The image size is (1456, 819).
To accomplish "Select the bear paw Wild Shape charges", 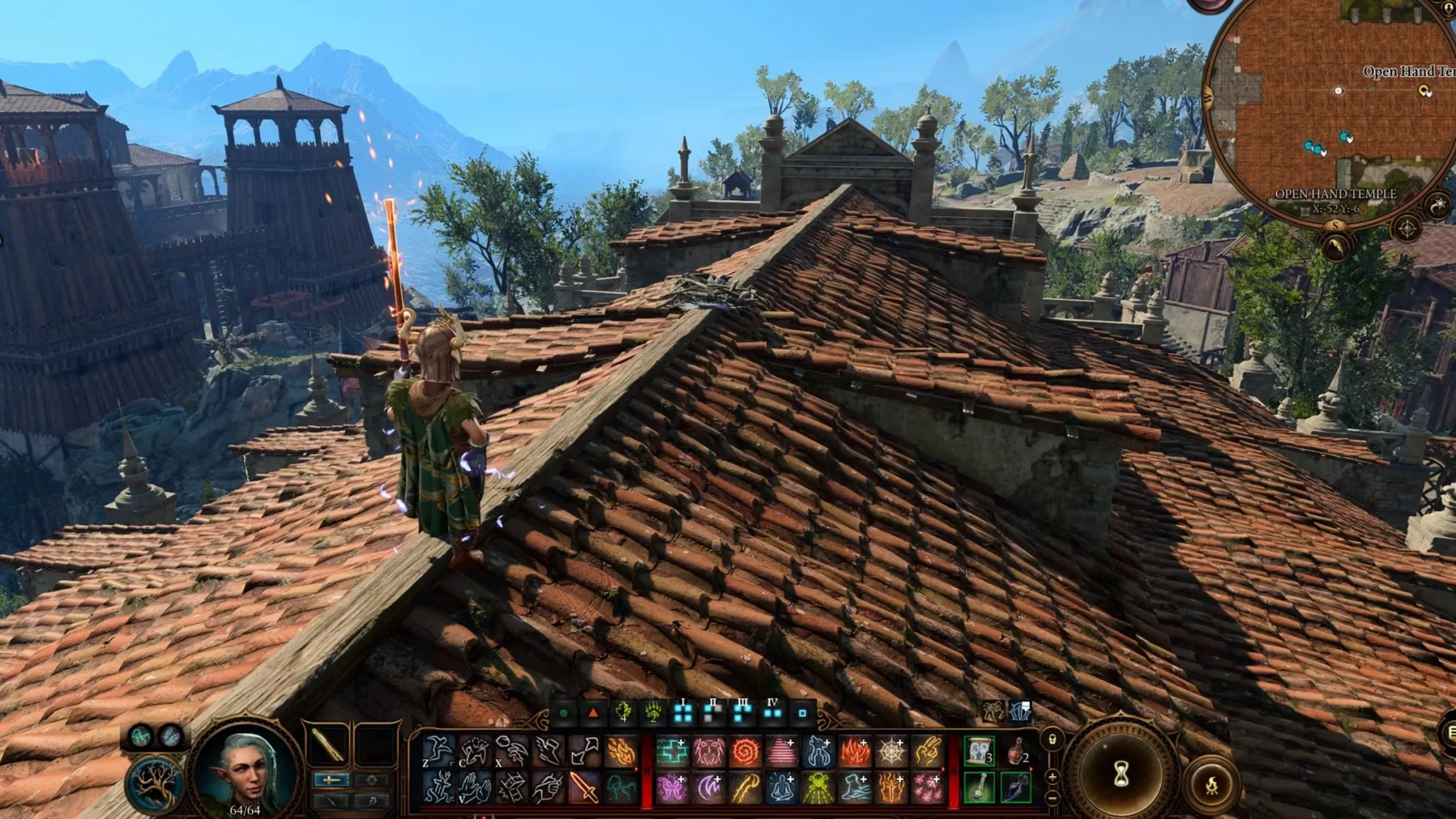I will (653, 713).
